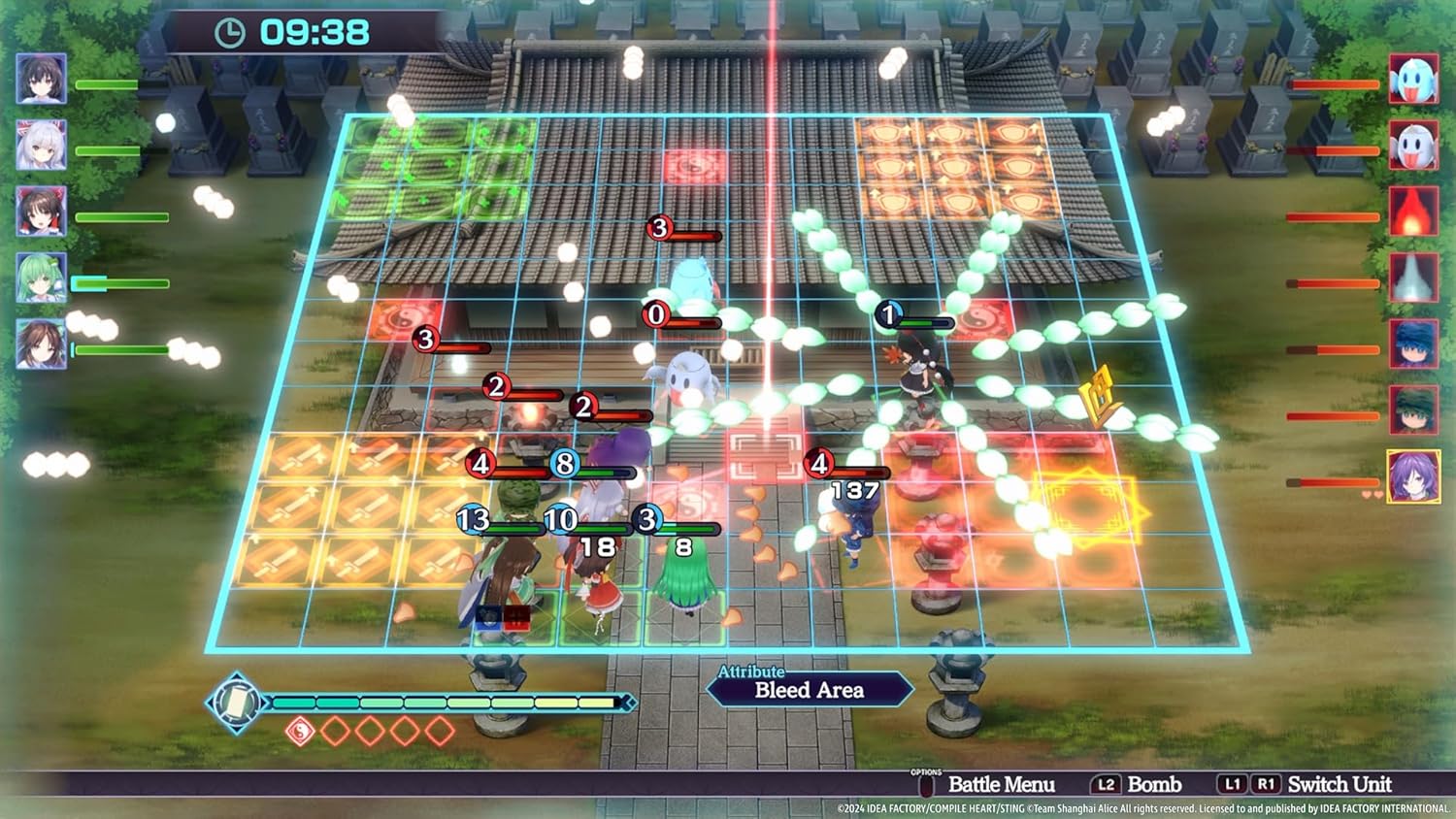Pick the green-haired Sanae party portrait
The width and height of the screenshot is (1456, 819).
click(x=41, y=278)
